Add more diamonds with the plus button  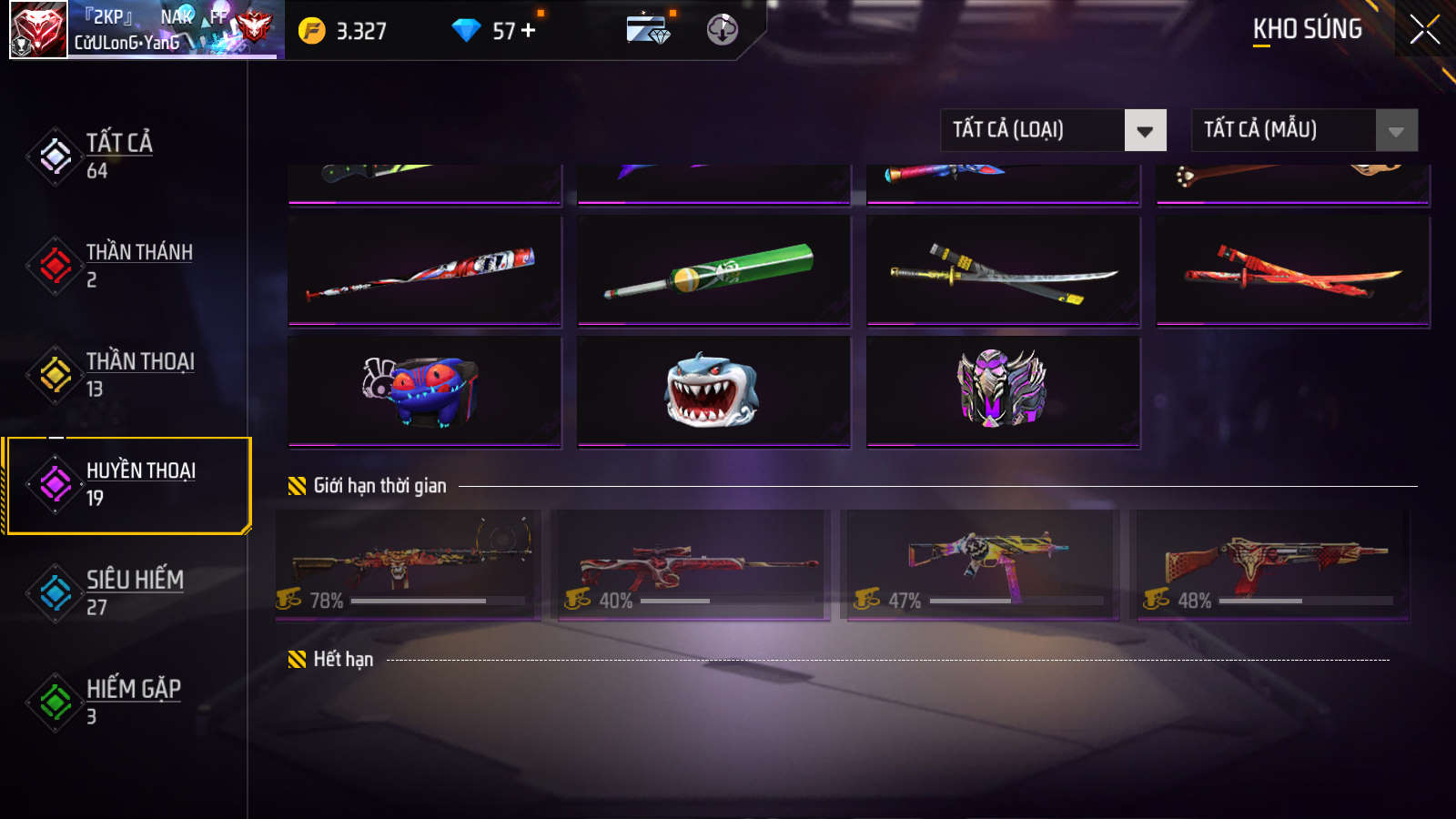[529, 31]
